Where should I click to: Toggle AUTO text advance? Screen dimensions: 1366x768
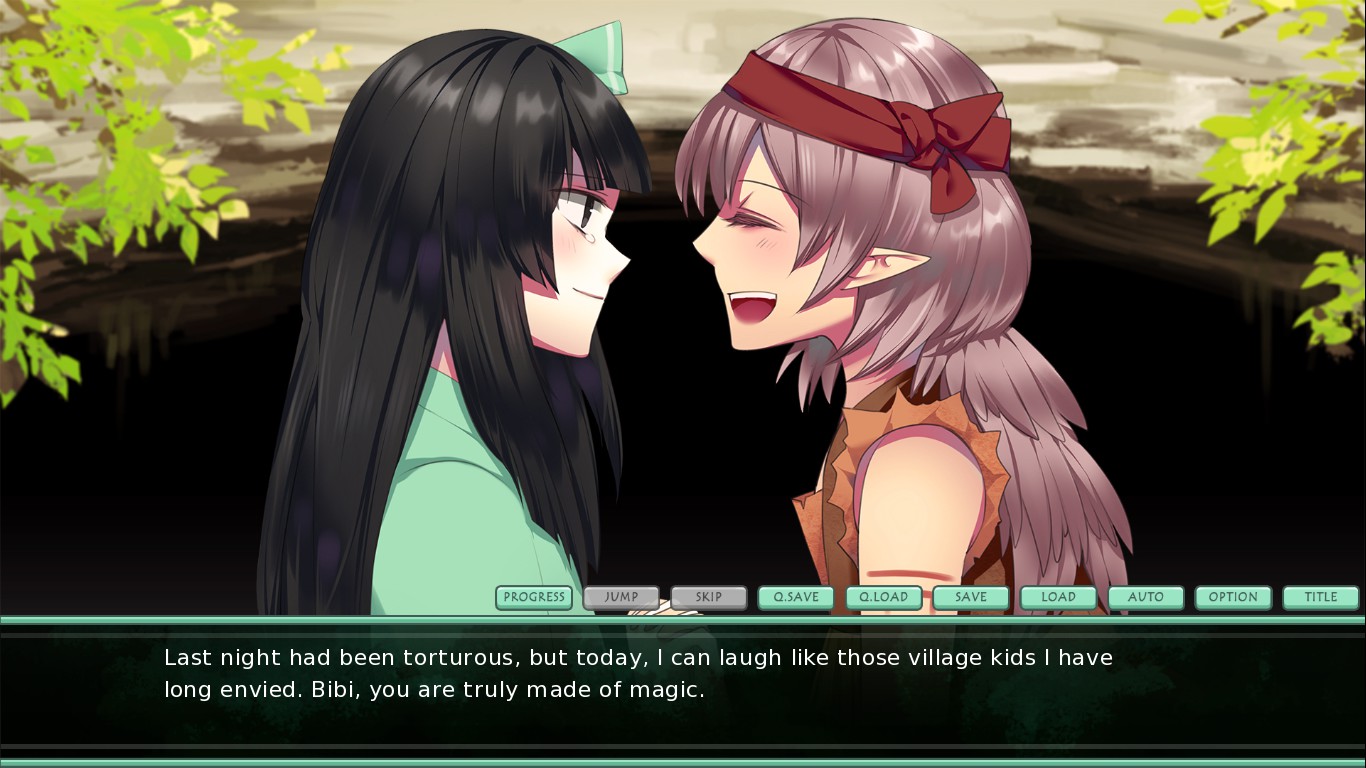[1146, 598]
